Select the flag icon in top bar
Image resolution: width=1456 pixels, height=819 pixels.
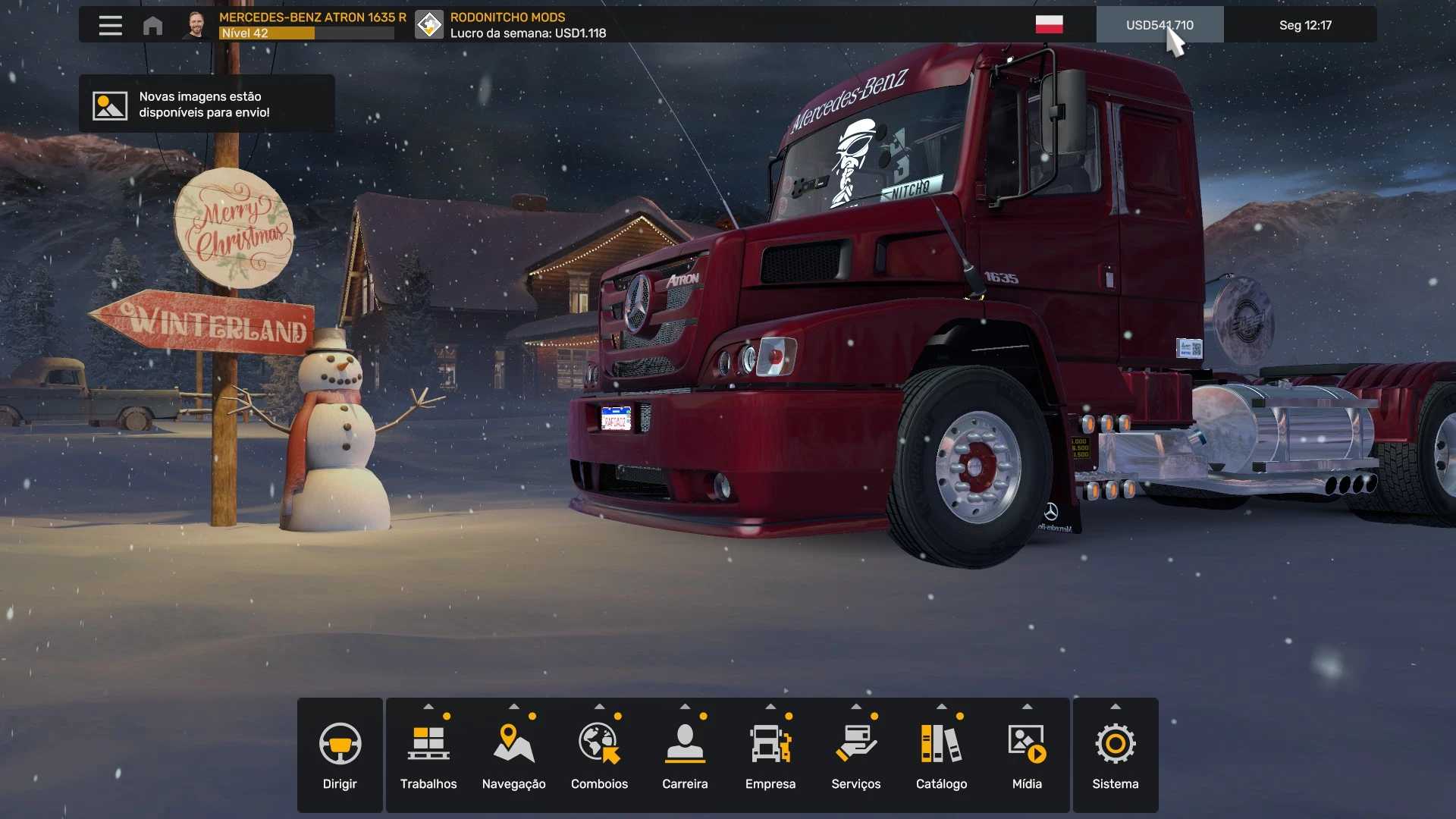[1049, 25]
